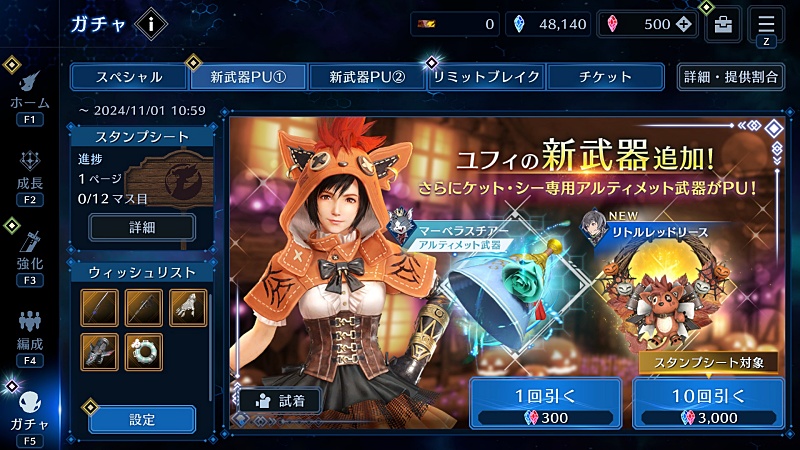Add red crystals with plus button
The image size is (800, 450).
(x=684, y=25)
